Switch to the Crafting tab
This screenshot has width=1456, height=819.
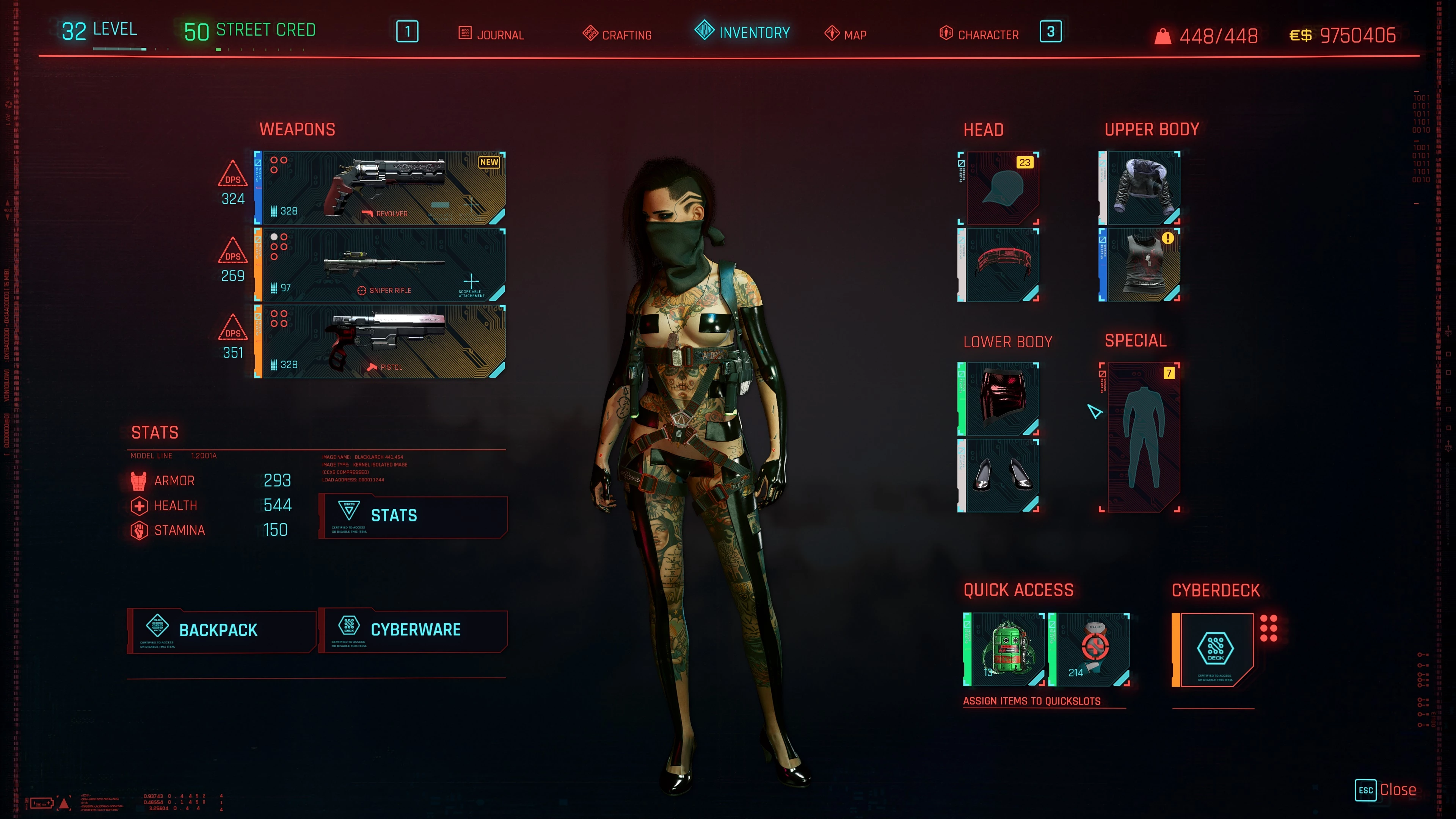coord(617,35)
